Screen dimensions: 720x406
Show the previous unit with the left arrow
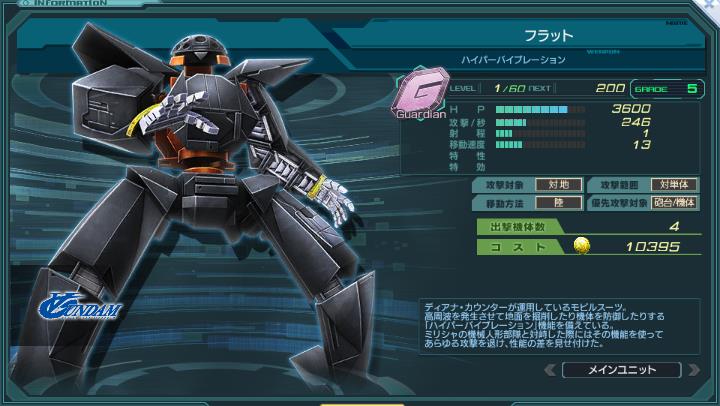coord(549,369)
